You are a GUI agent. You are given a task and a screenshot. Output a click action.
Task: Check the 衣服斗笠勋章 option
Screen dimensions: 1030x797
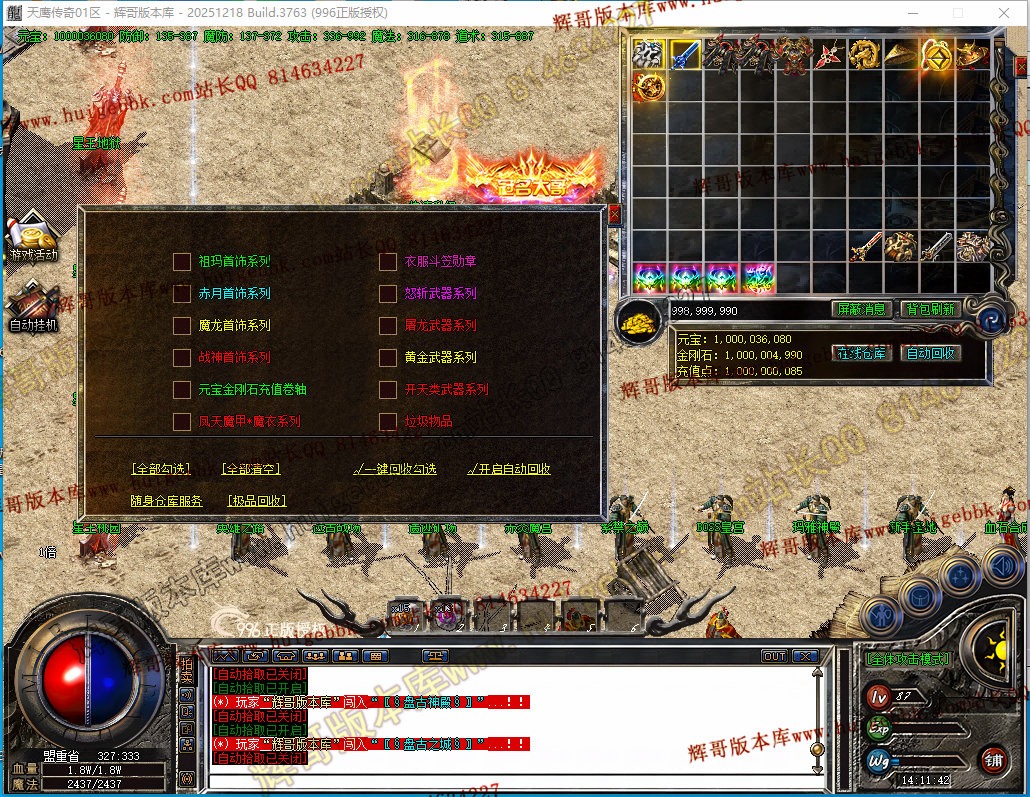pyautogui.click(x=388, y=262)
